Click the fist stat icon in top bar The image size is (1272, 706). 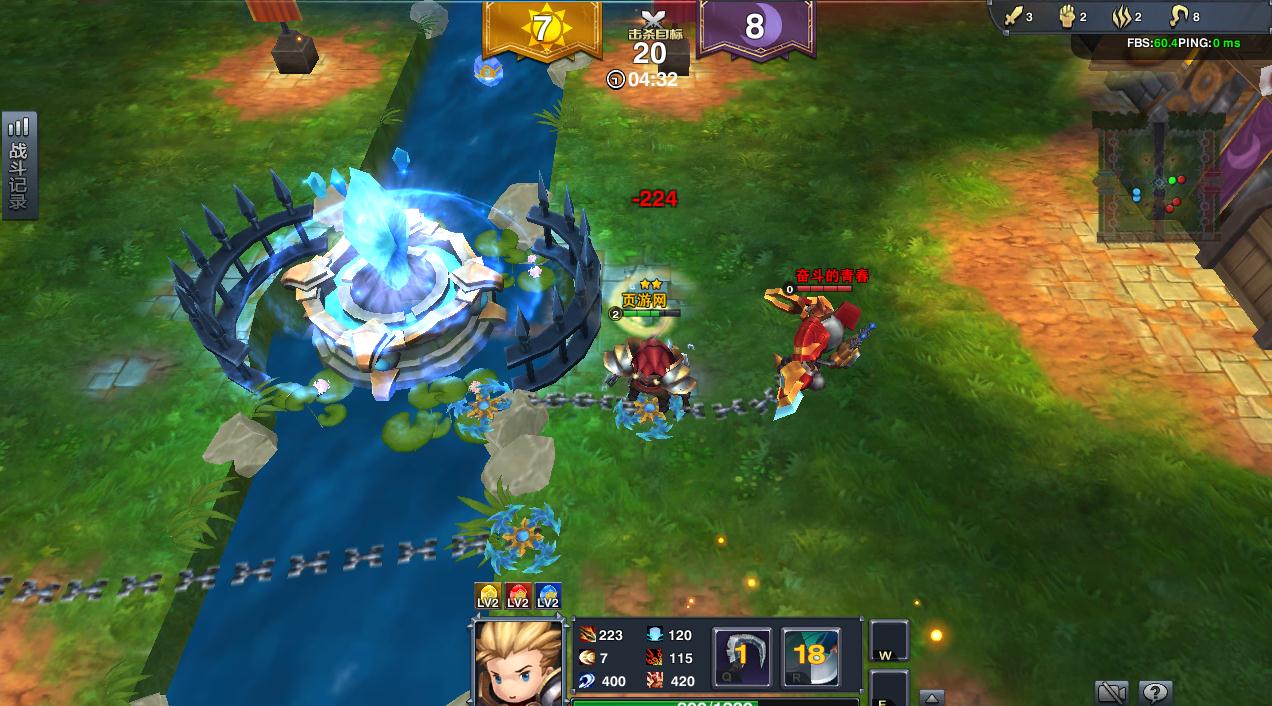[1066, 17]
